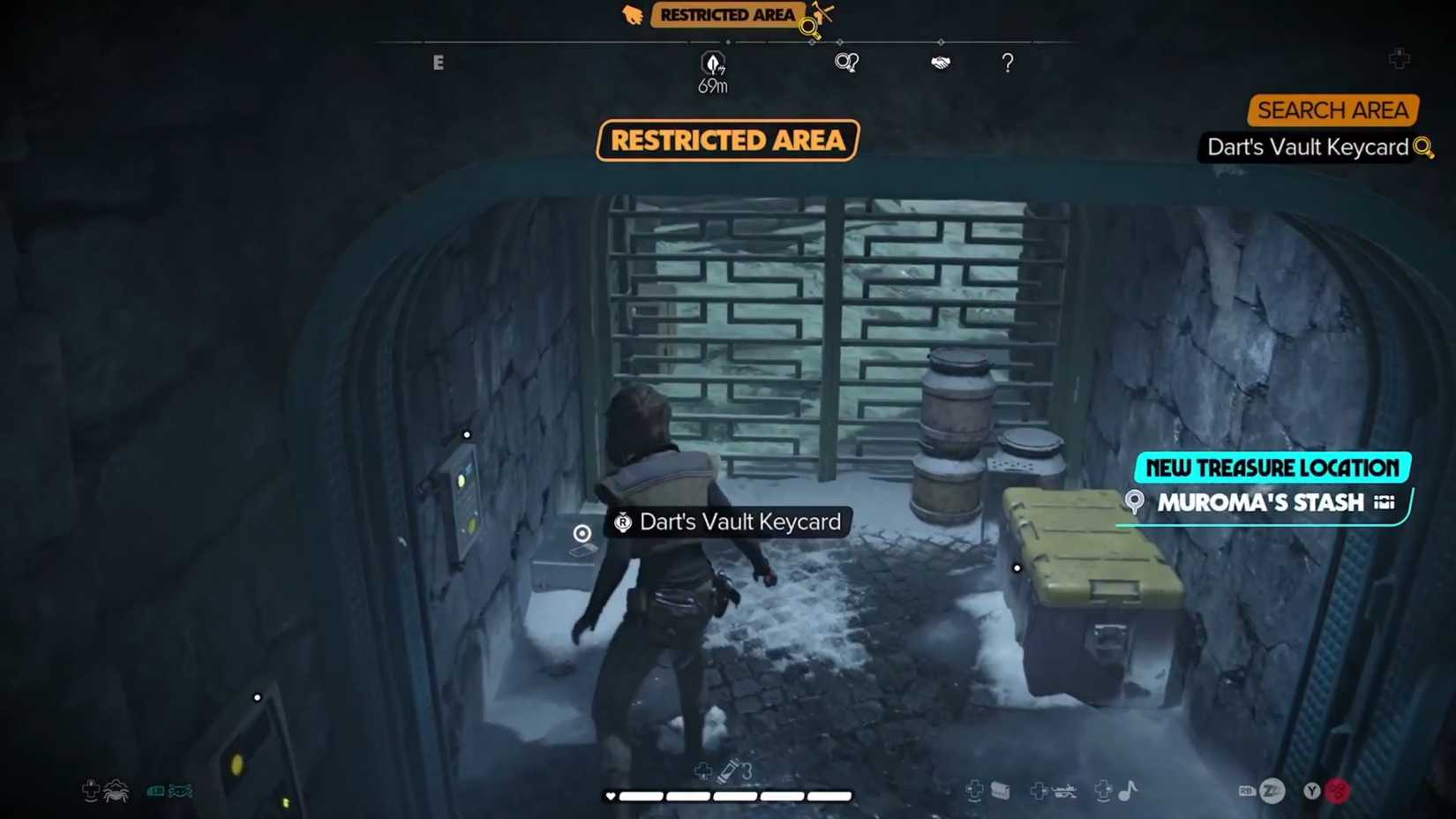Expand the d-pad menu at bottom left
This screenshot has width=1456, height=819.
(x=91, y=790)
